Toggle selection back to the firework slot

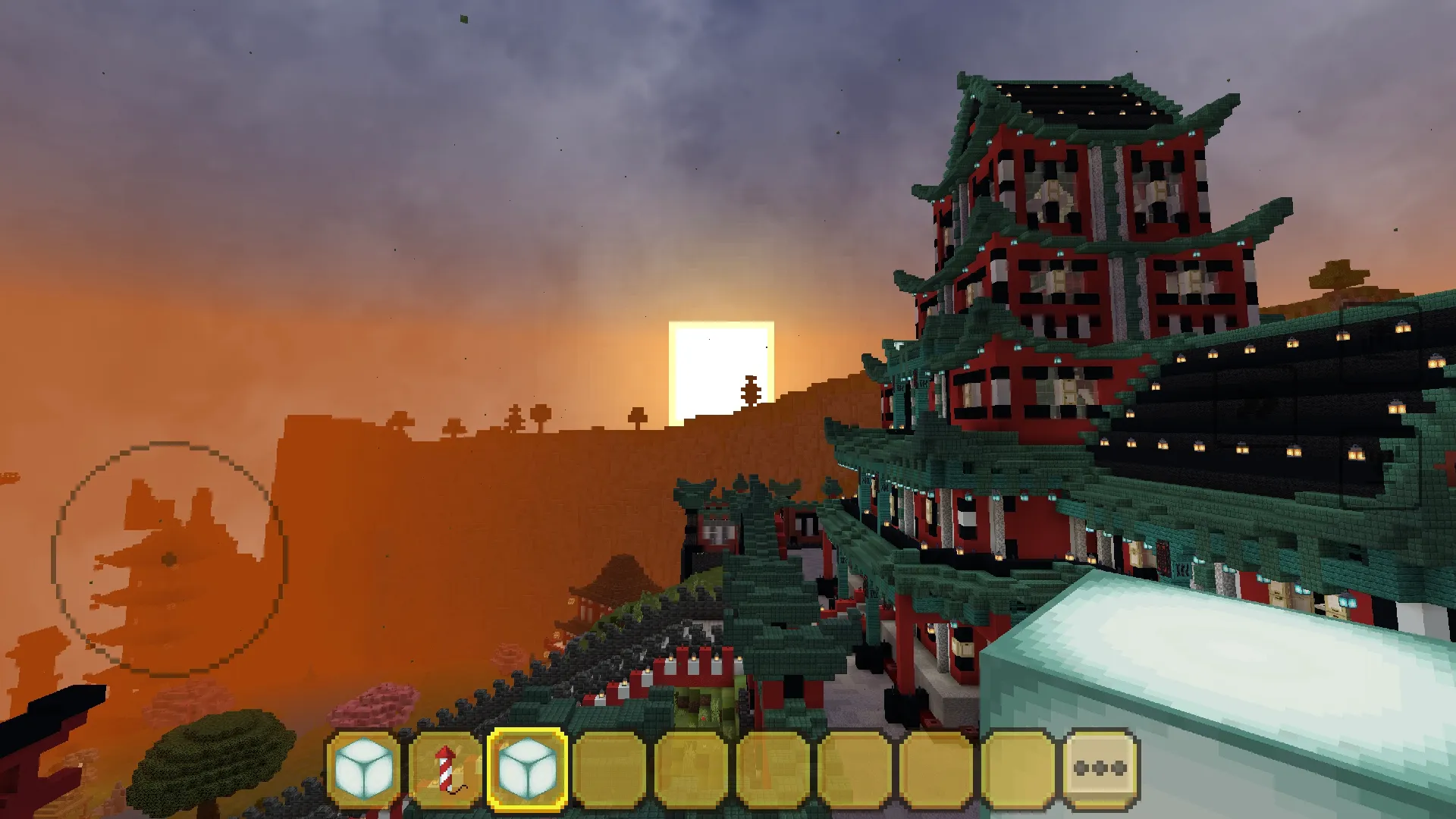(446, 768)
